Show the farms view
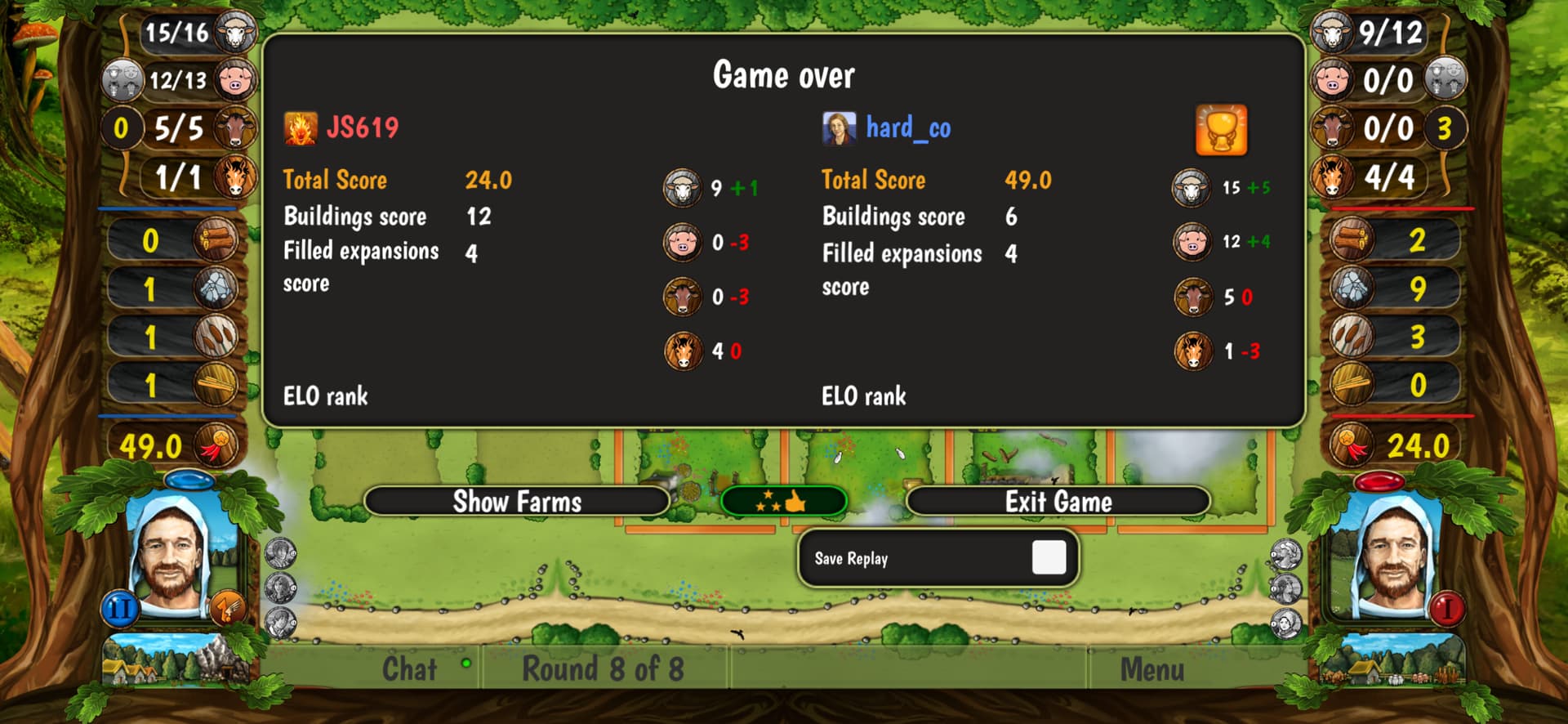Image resolution: width=1568 pixels, height=724 pixels. [x=517, y=501]
